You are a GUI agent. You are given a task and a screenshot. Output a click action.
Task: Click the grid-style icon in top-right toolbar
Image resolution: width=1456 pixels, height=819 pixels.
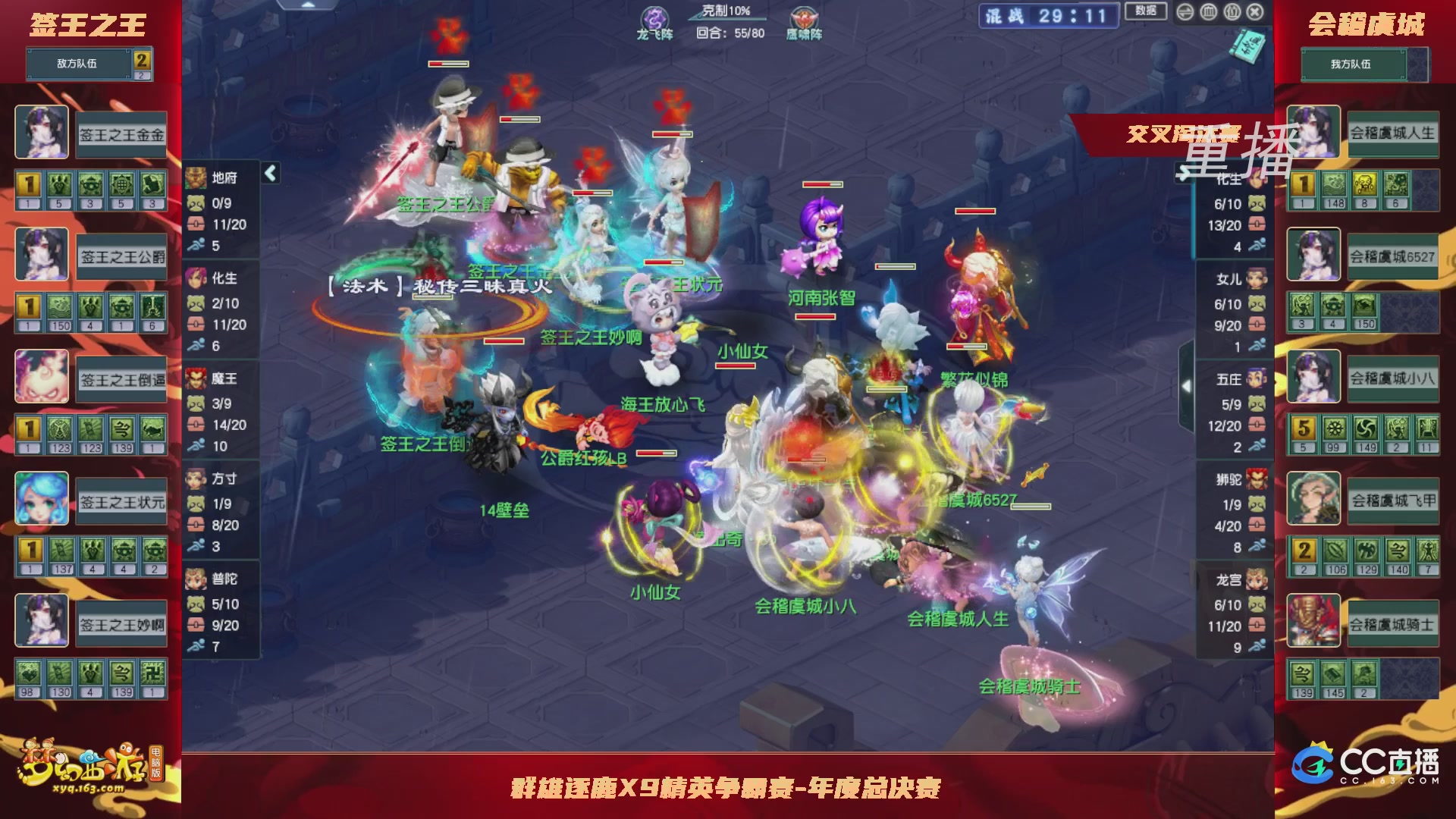point(1207,13)
